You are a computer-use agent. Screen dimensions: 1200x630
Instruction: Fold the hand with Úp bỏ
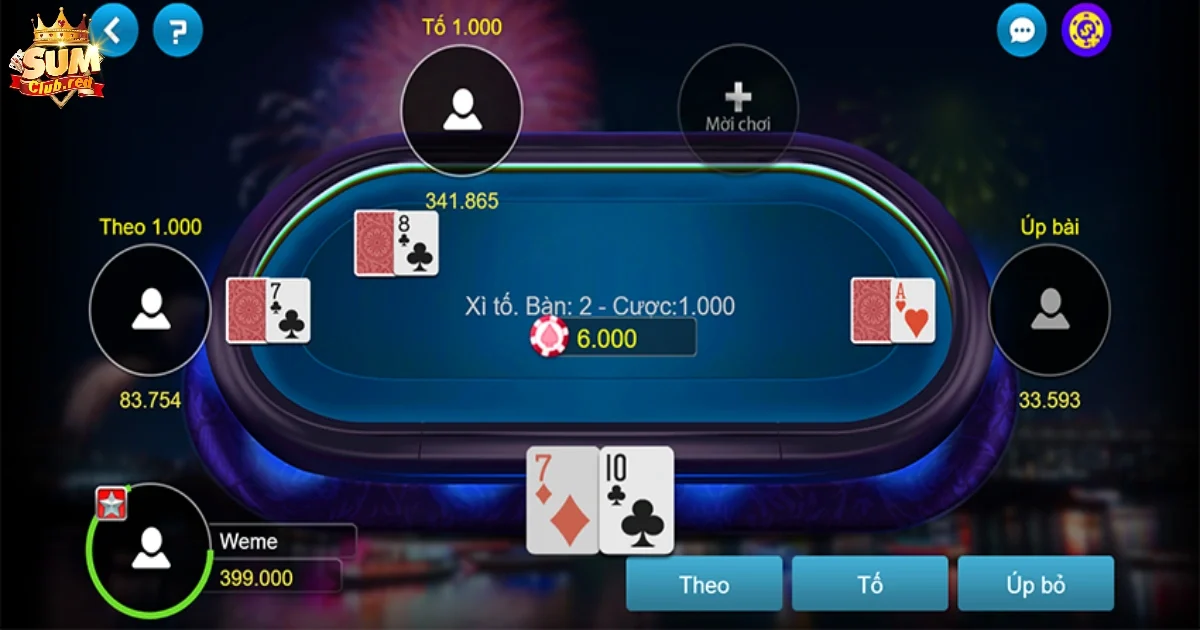coord(1035,584)
